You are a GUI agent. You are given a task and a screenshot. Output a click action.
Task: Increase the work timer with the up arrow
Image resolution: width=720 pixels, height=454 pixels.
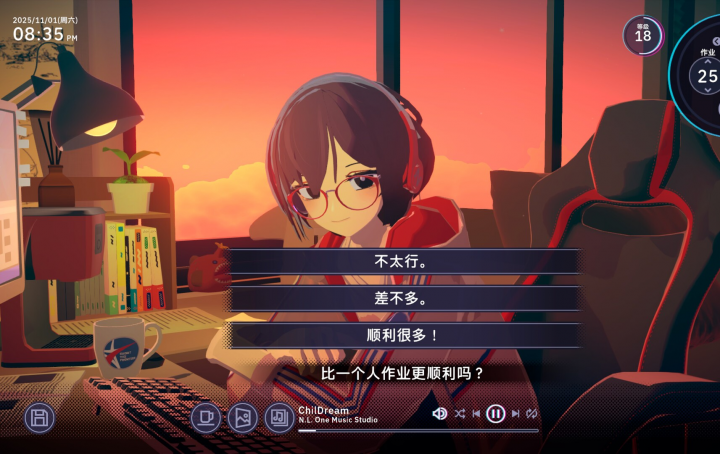(708, 63)
